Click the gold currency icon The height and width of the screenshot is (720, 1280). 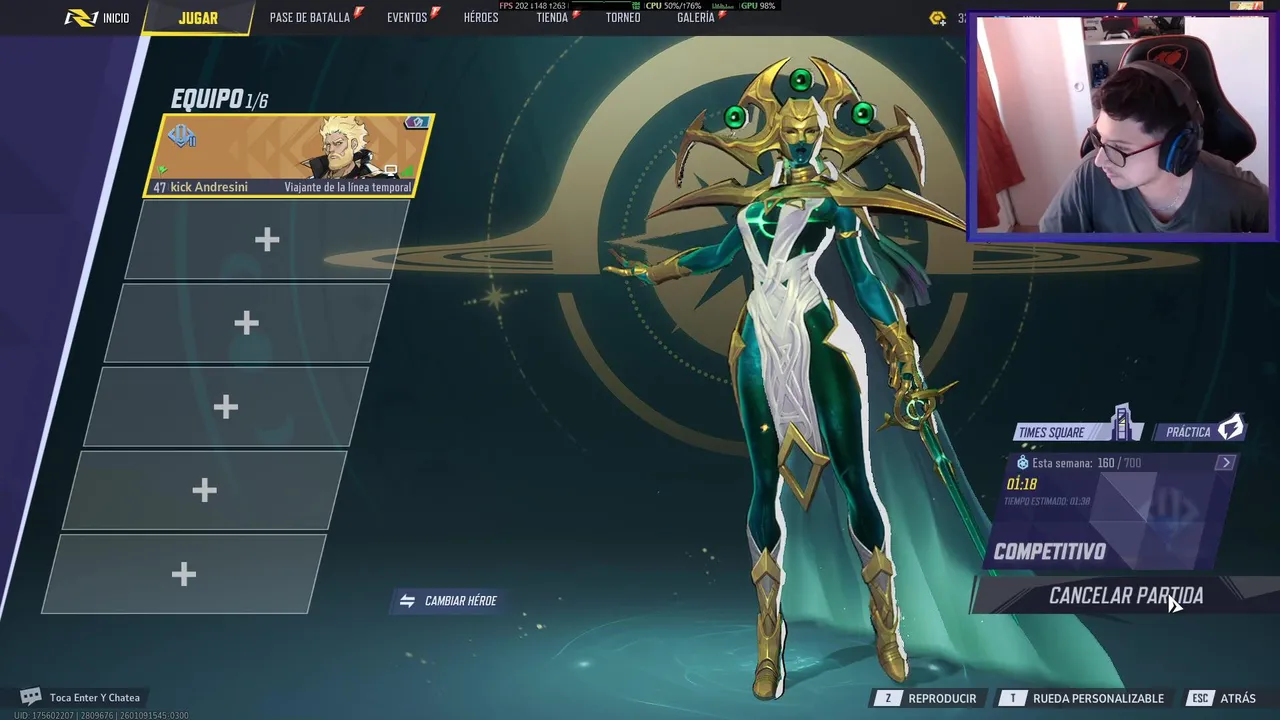[937, 18]
